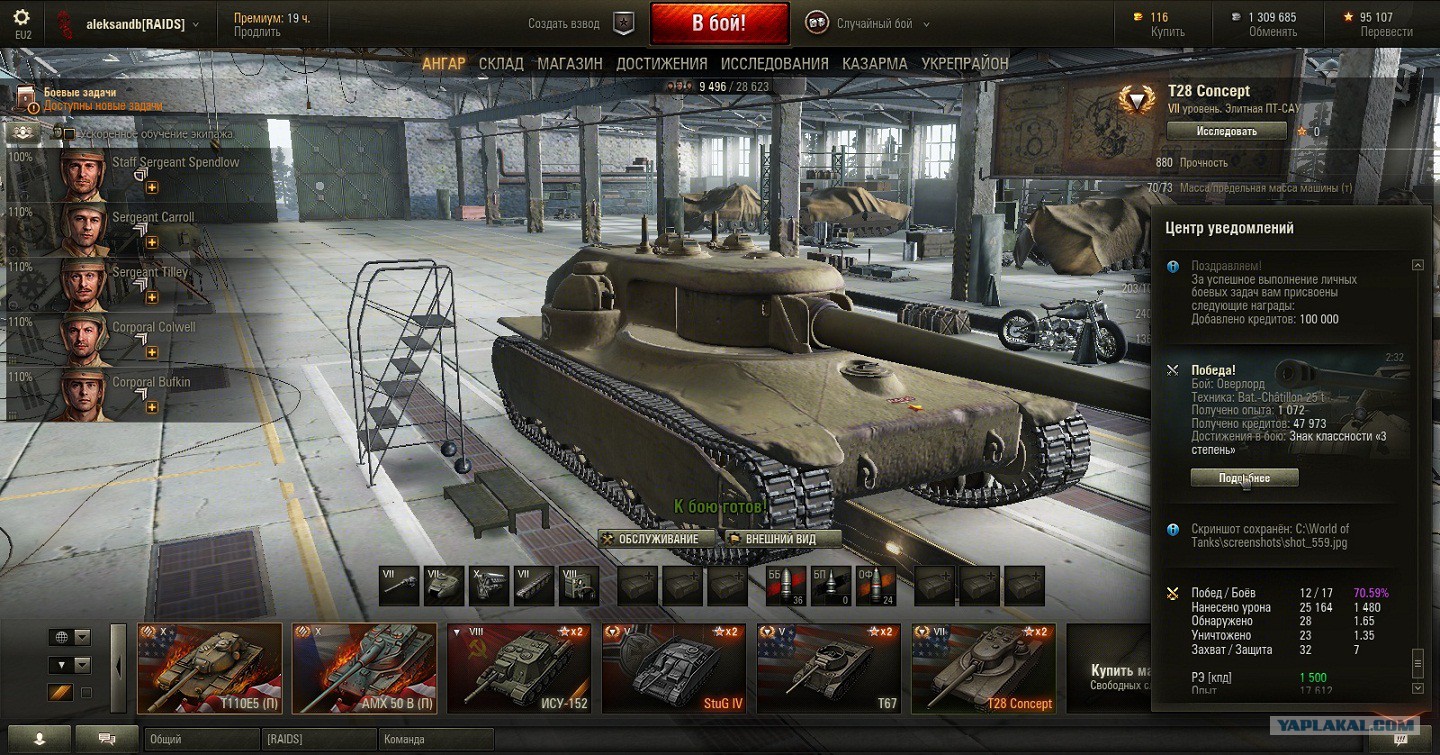Switch to the МАГАЗИН store tab
Viewport: 1440px width, 755px height.
point(570,63)
